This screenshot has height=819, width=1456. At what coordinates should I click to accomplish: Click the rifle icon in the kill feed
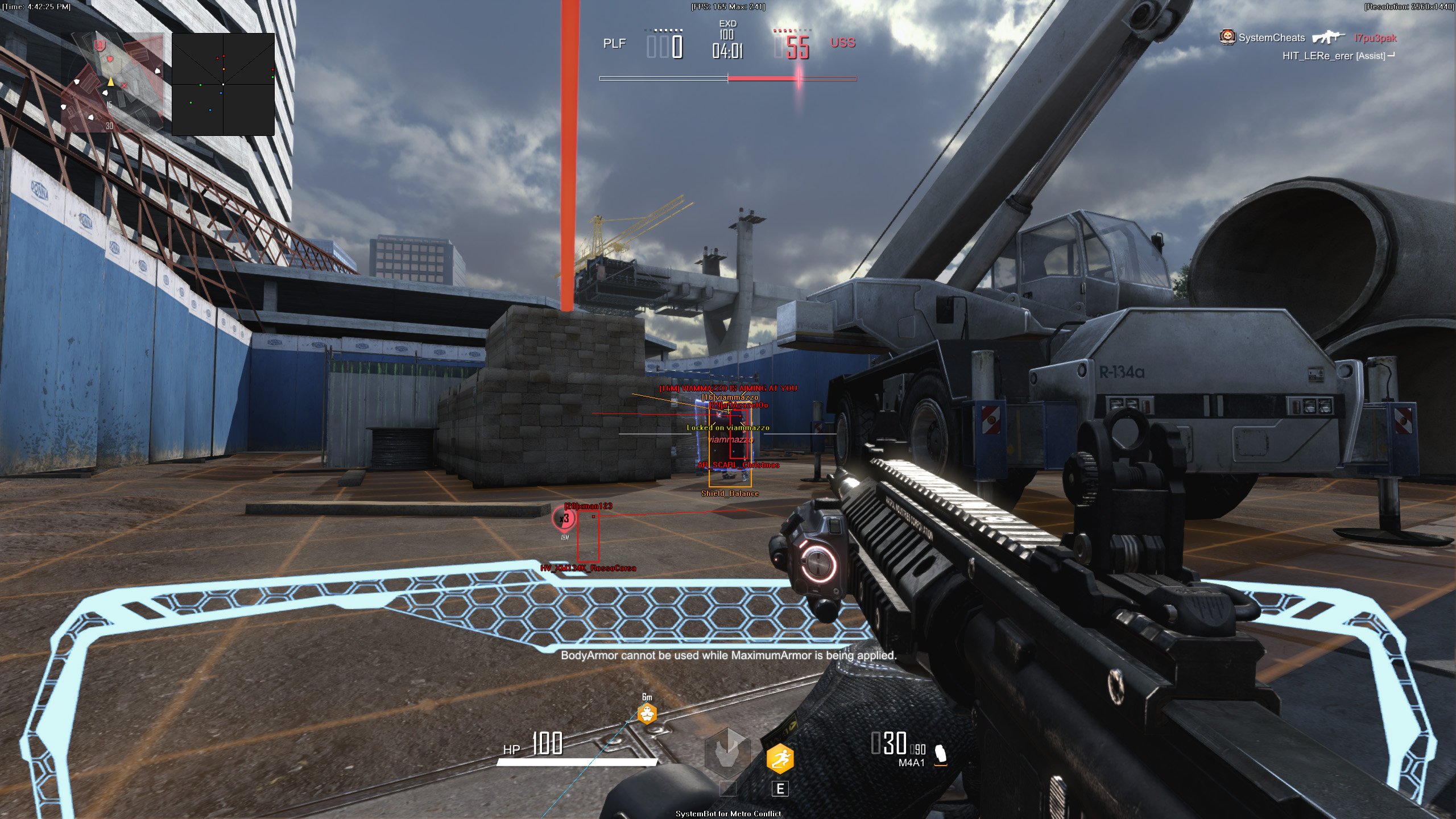[1329, 38]
